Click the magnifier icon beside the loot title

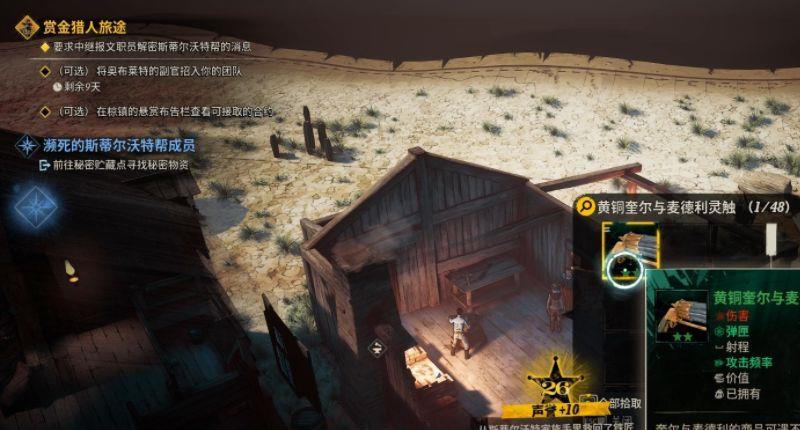[x=585, y=206]
